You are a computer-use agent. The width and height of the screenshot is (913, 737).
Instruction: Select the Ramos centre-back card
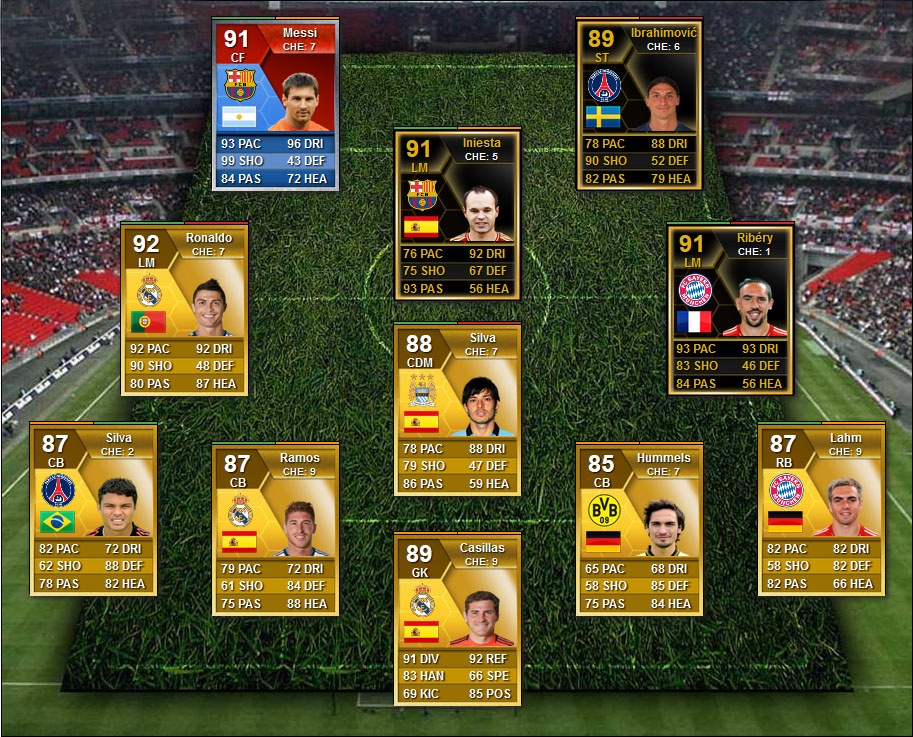click(275, 530)
